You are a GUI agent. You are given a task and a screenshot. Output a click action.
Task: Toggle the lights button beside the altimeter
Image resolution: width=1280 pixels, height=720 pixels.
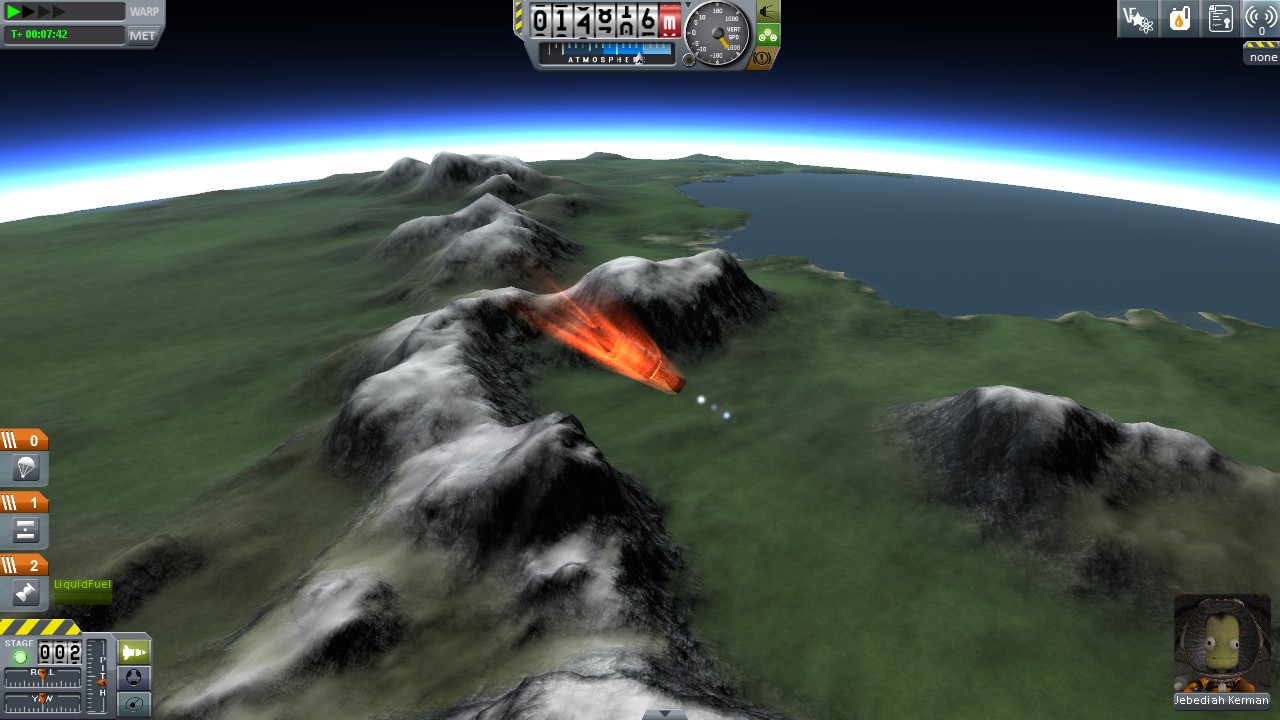(x=767, y=11)
